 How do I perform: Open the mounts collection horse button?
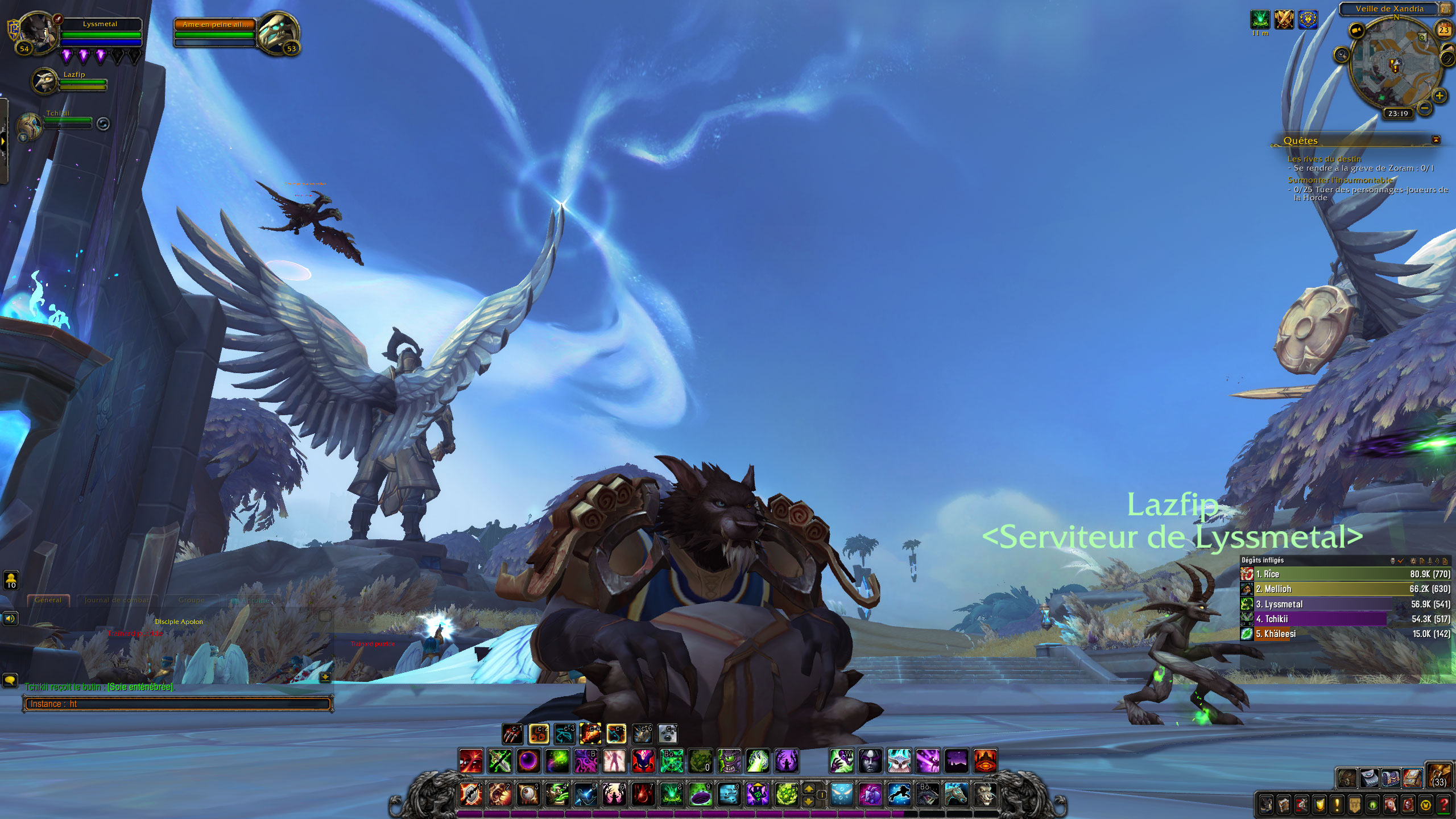[x=1390, y=805]
